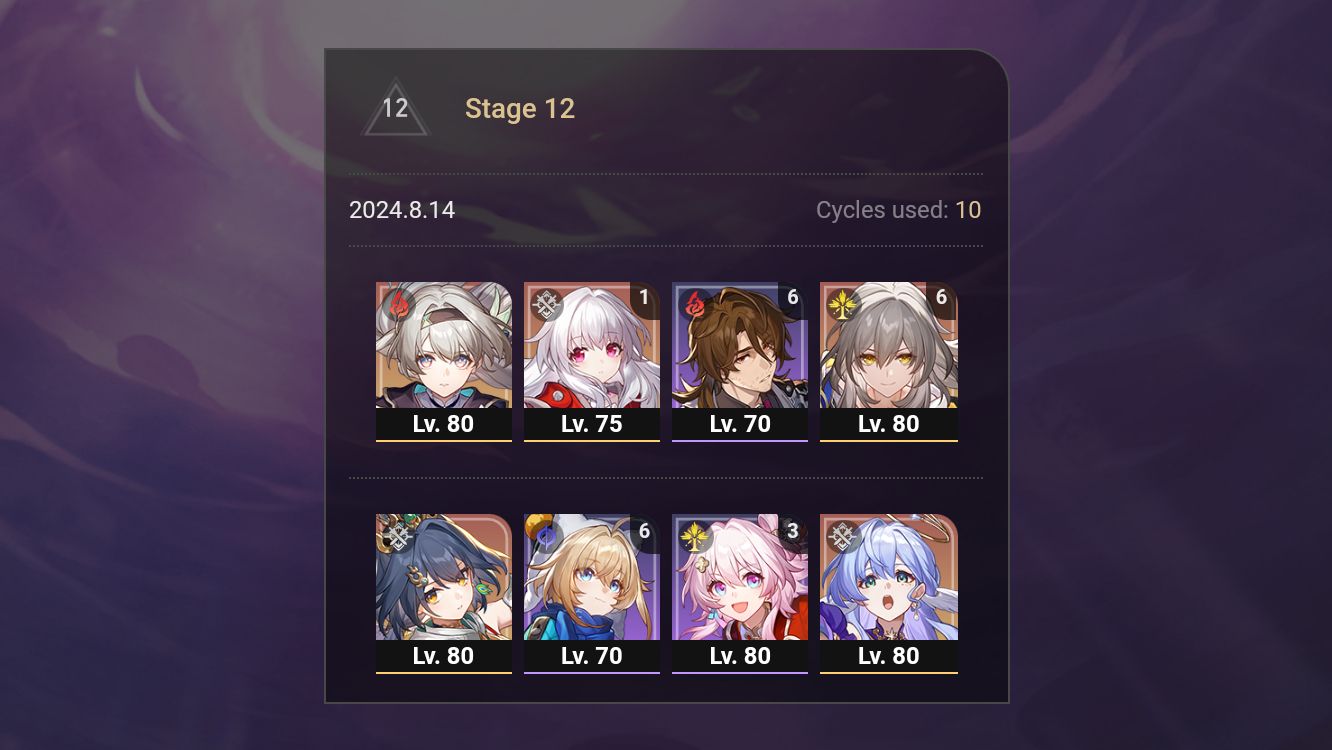Click the Cycles used value 10
Viewport: 1332px width, 750px height.
pos(968,210)
